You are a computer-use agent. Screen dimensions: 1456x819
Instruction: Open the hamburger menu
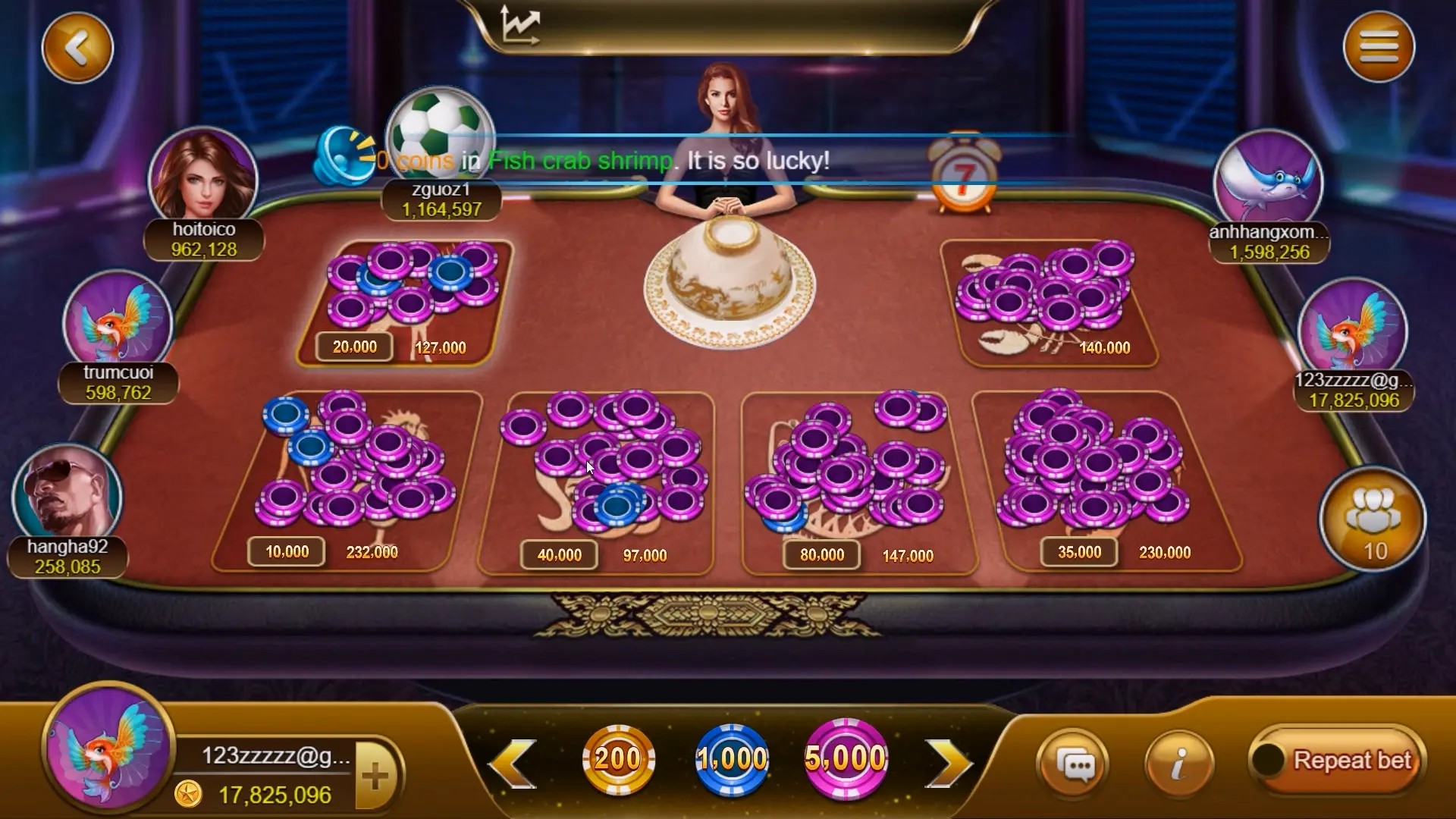point(1378,47)
